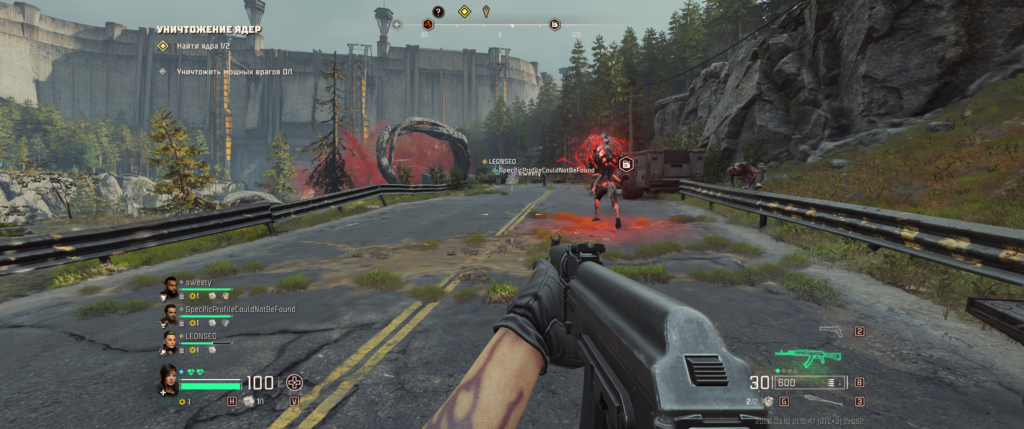Select the "Уничтожить мощных врагов" objective entry
The width and height of the screenshot is (1024, 429).
pos(222,71)
